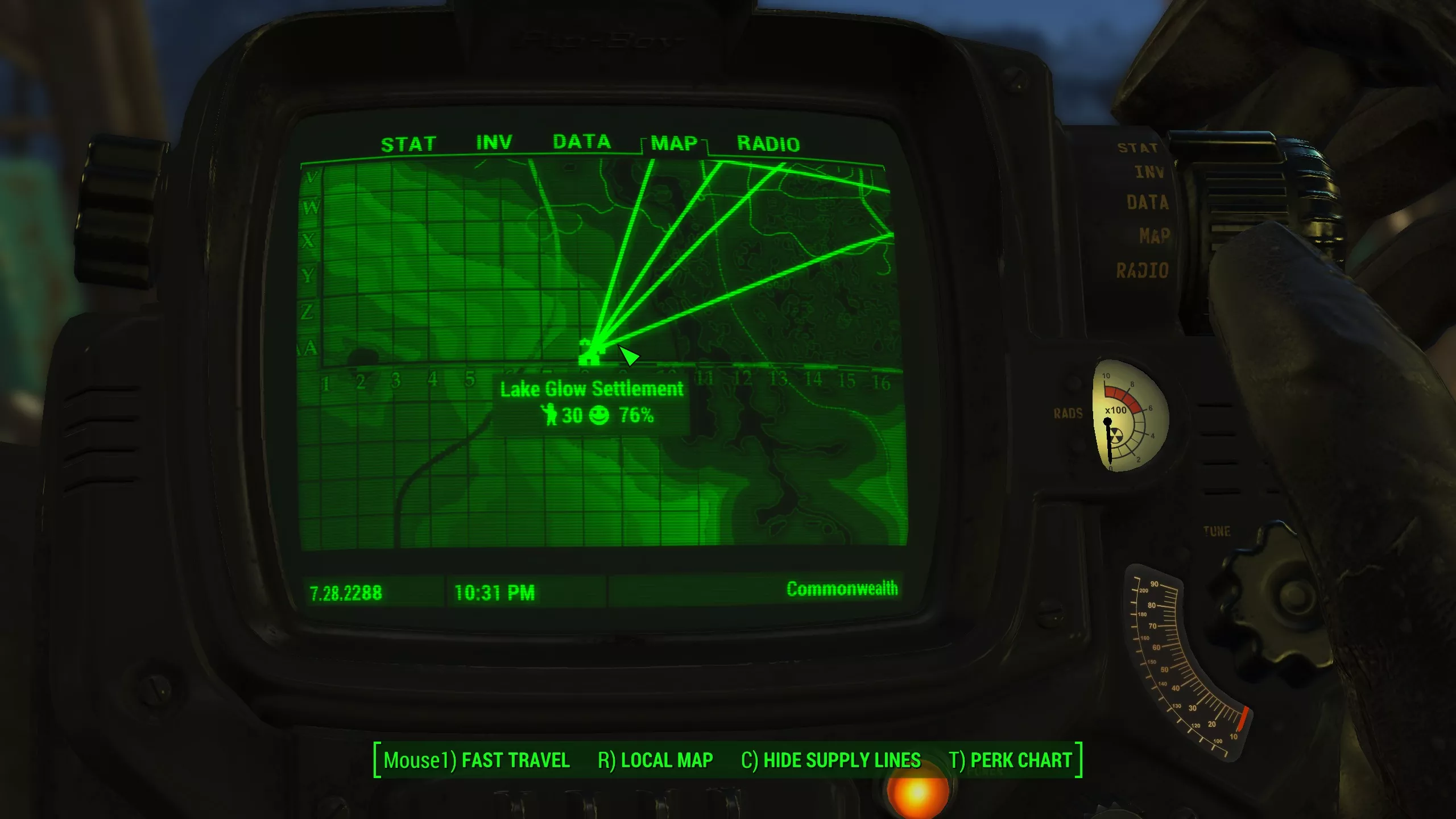Click the MAP tab
This screenshot has width=1456, height=819.
pyautogui.click(x=674, y=143)
